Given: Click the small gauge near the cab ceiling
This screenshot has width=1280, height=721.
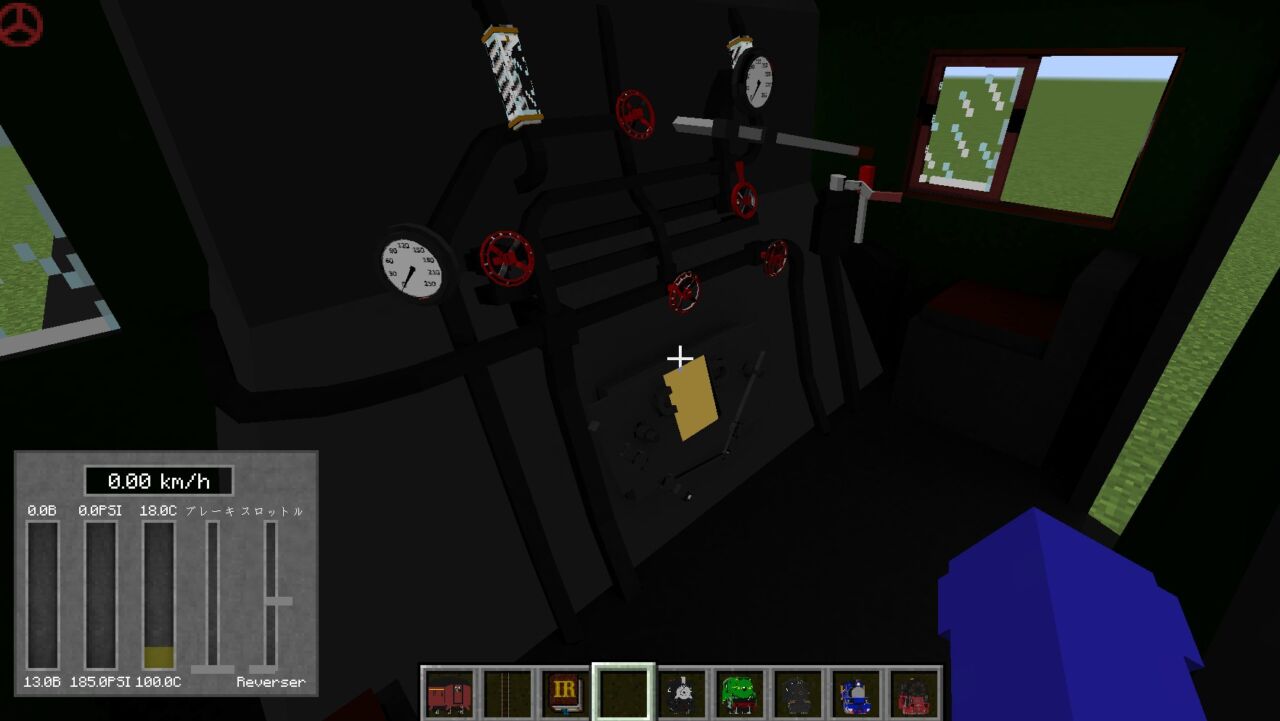Looking at the screenshot, I should (x=757, y=82).
